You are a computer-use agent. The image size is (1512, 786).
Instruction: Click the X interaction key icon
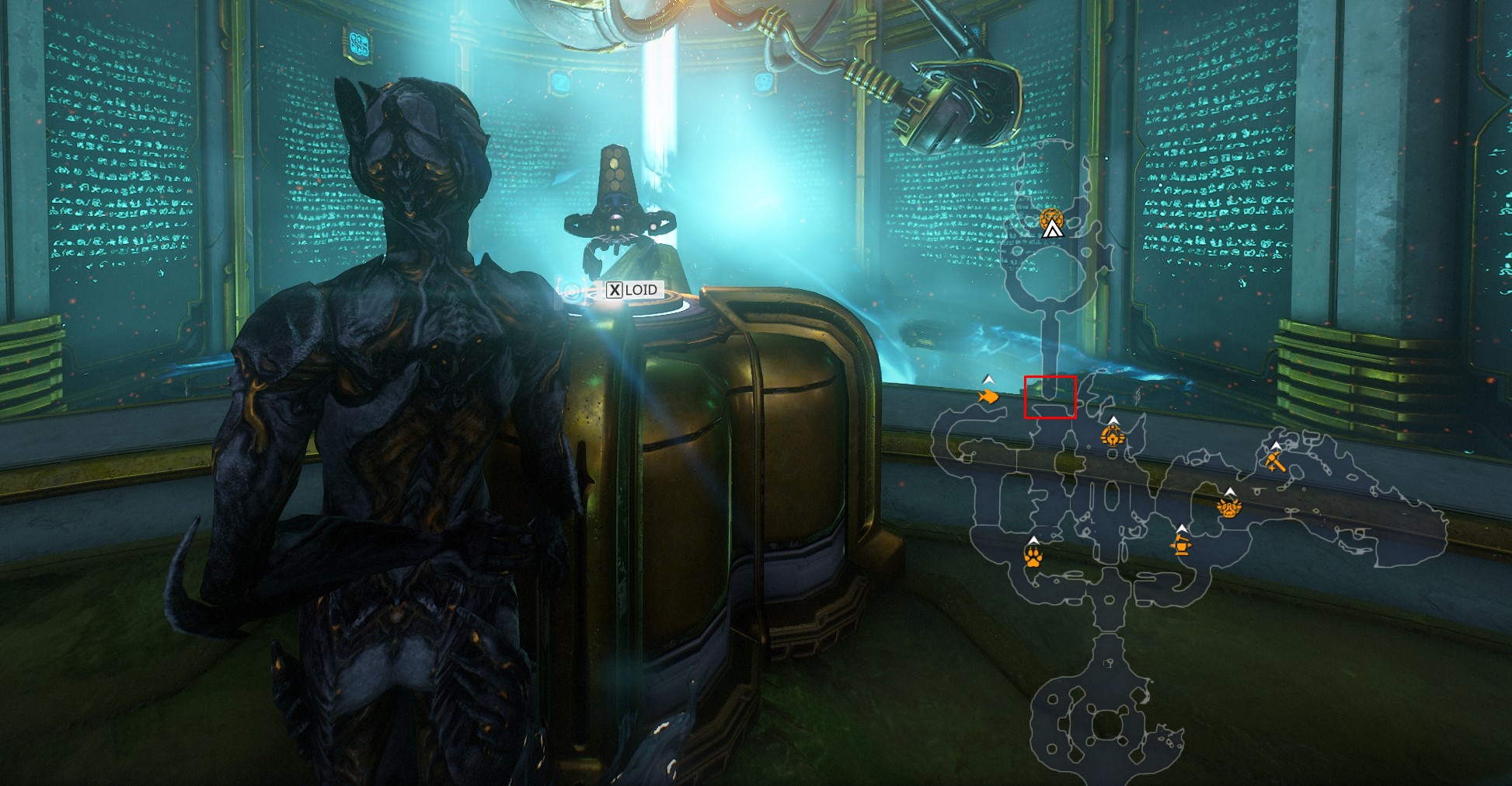pos(615,291)
